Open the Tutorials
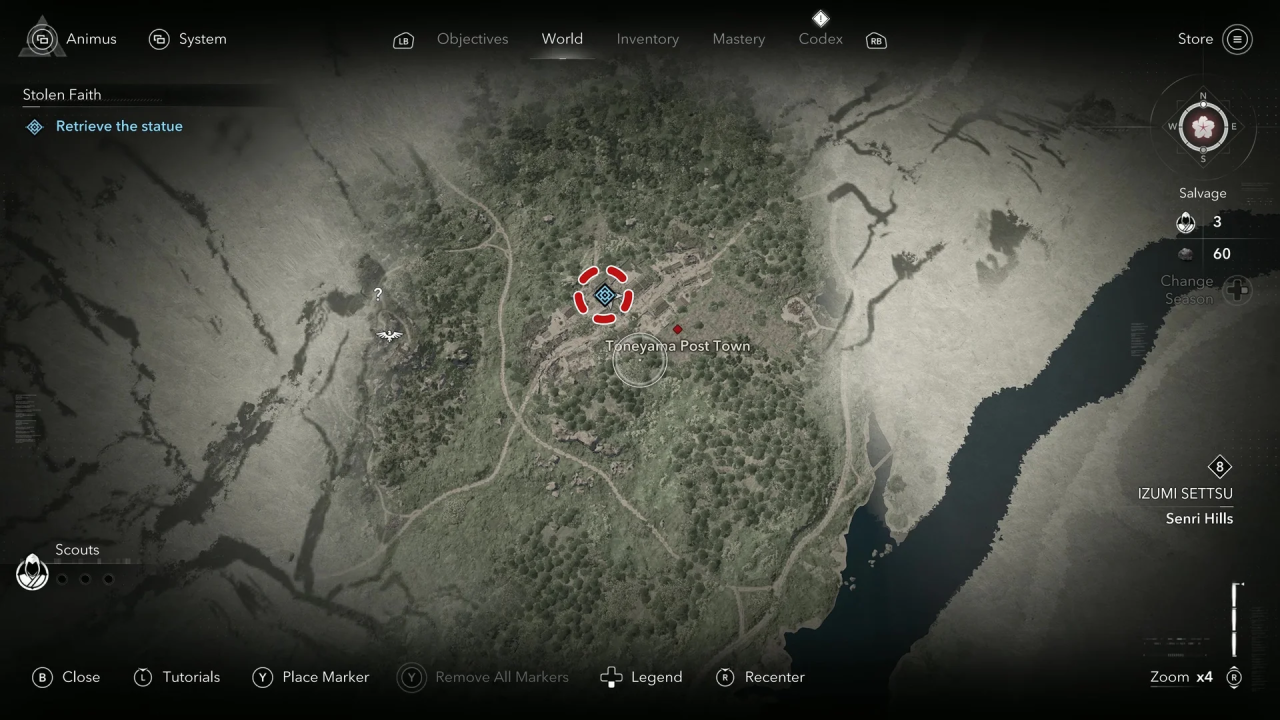The height and width of the screenshot is (720, 1280). coord(177,677)
